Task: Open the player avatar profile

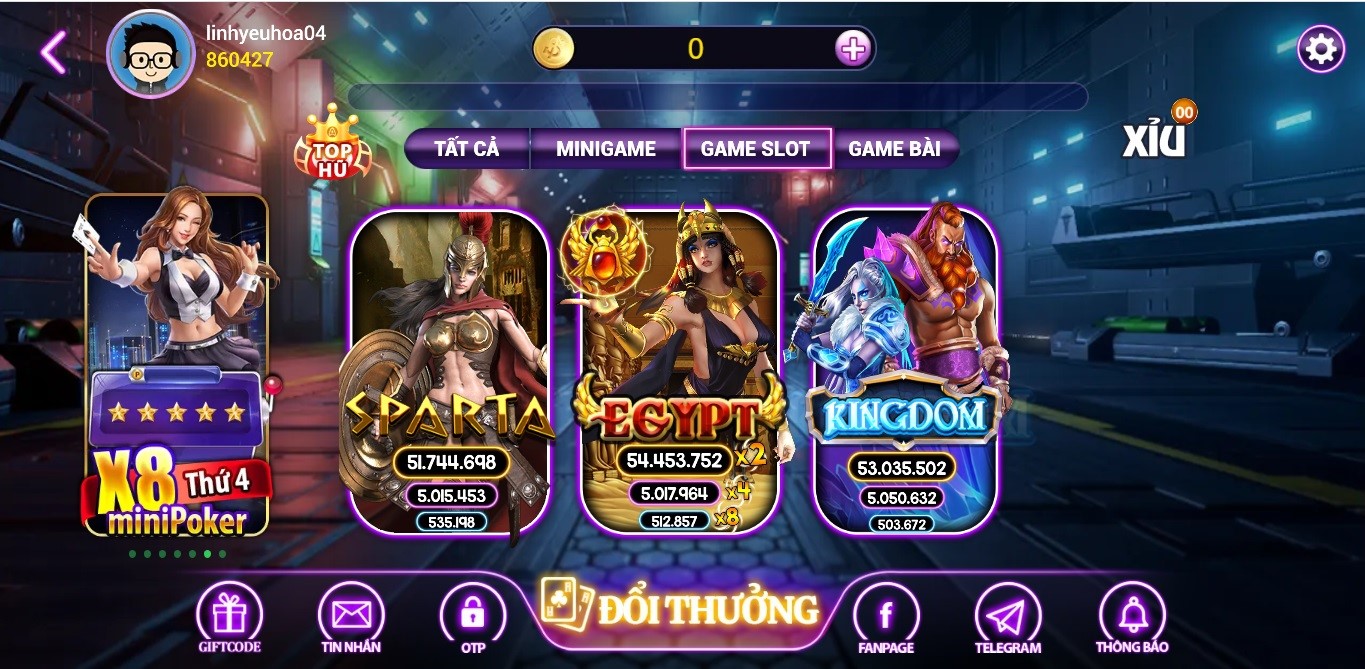Action: 150,54
